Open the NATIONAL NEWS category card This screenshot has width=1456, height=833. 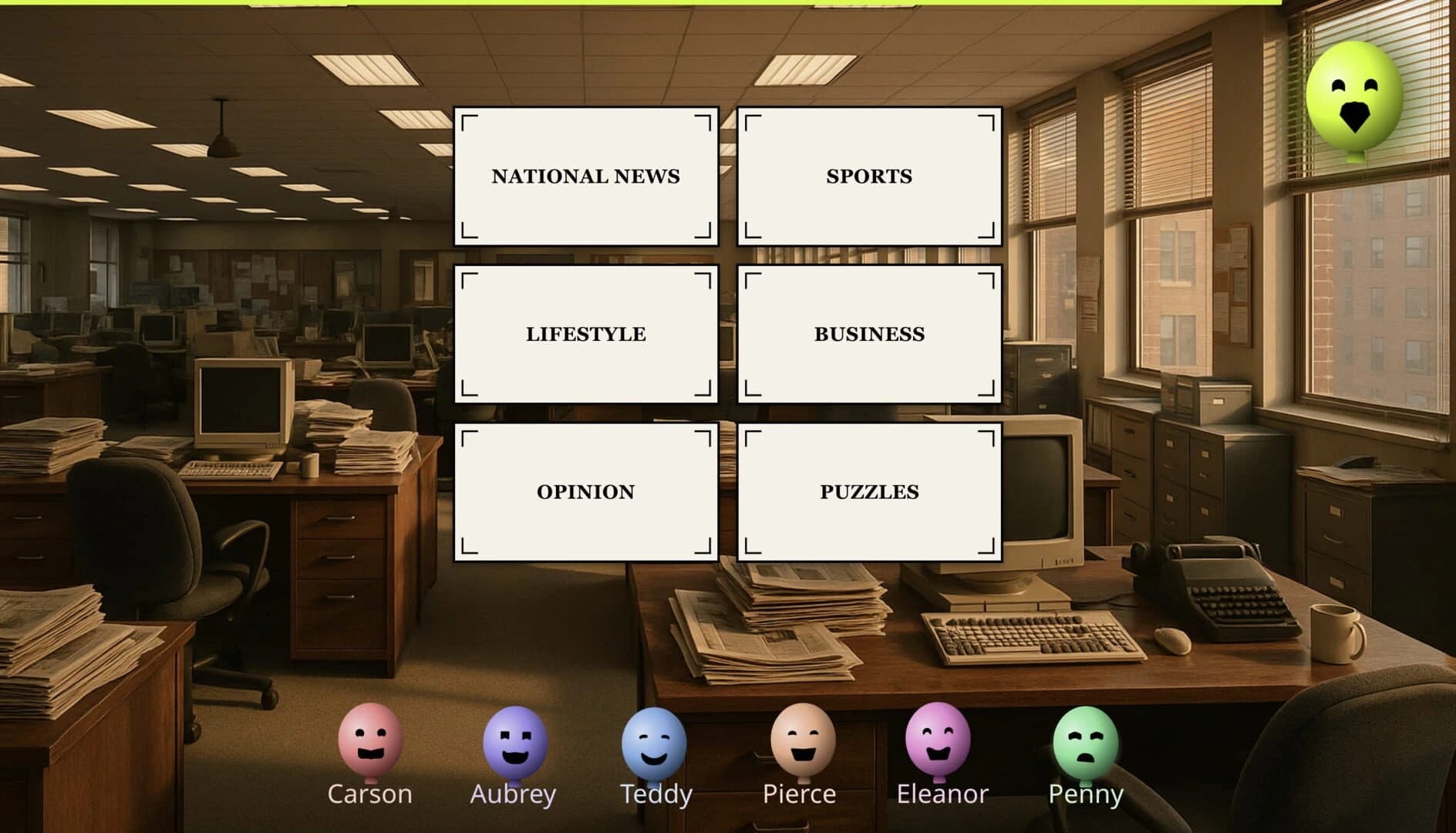point(587,176)
